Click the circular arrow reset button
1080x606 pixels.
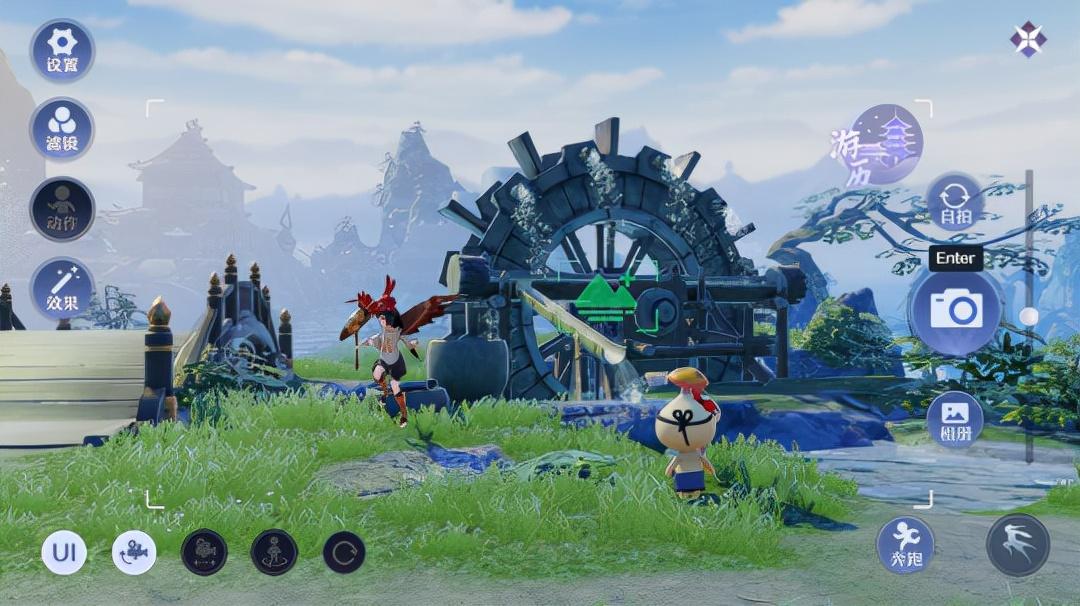tap(344, 552)
